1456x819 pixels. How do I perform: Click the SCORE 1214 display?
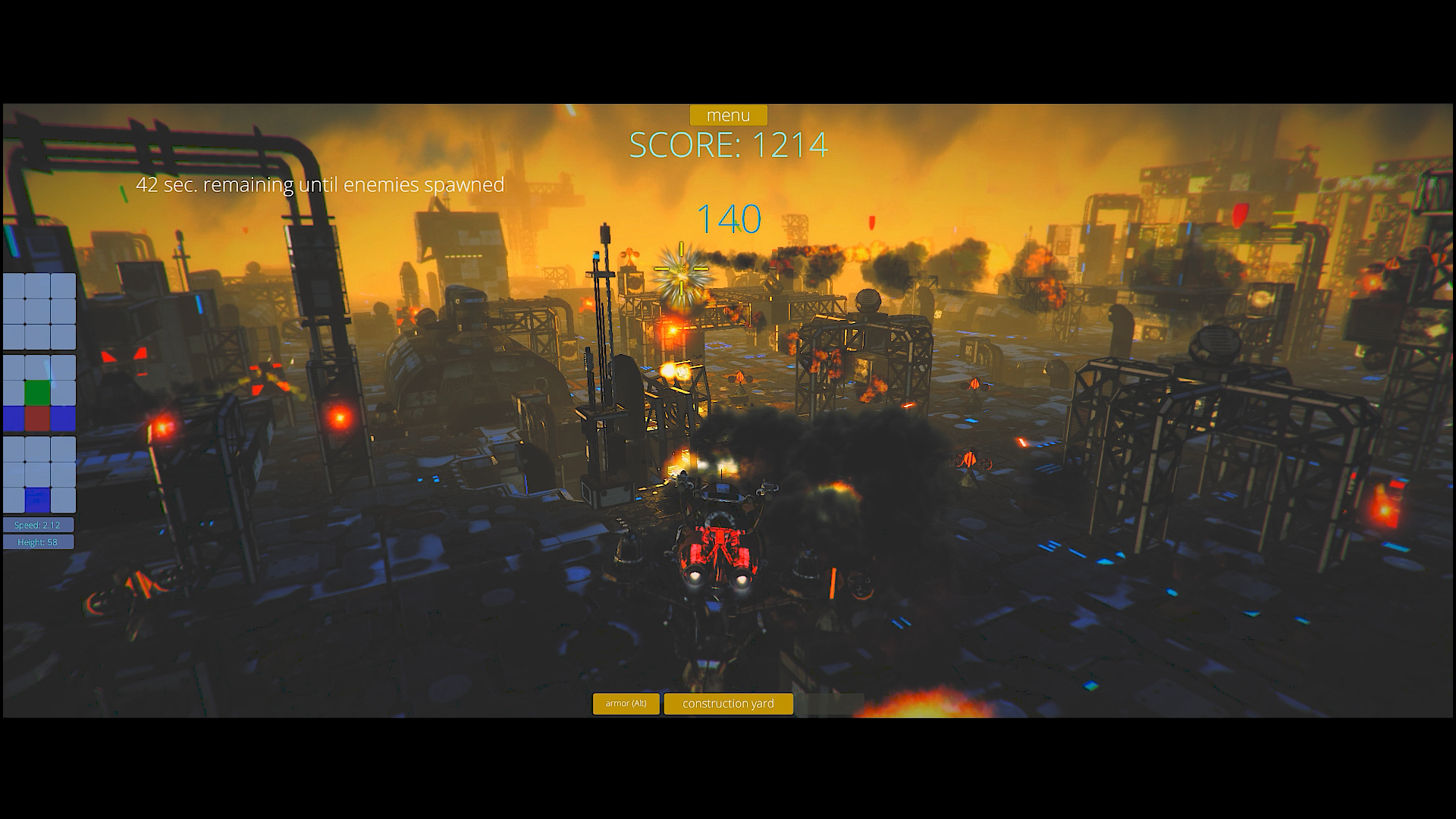coord(728,146)
